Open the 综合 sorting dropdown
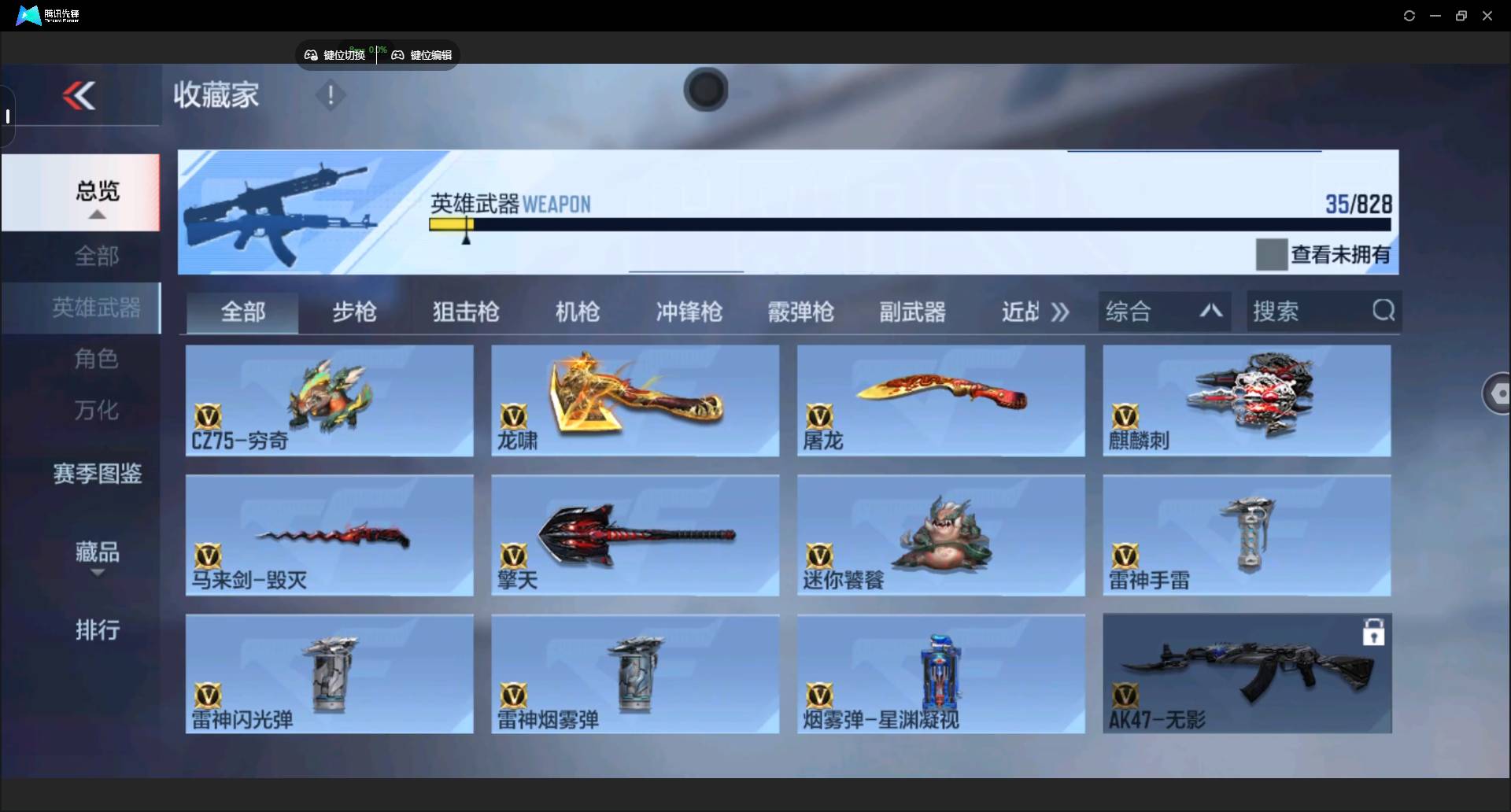 [1130, 311]
